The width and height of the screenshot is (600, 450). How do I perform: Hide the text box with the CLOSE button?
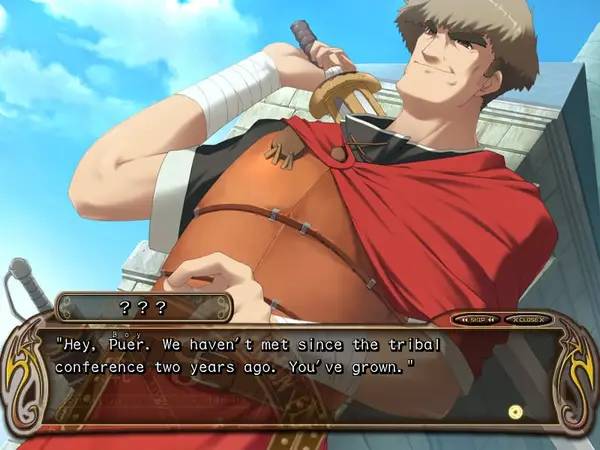point(527,320)
